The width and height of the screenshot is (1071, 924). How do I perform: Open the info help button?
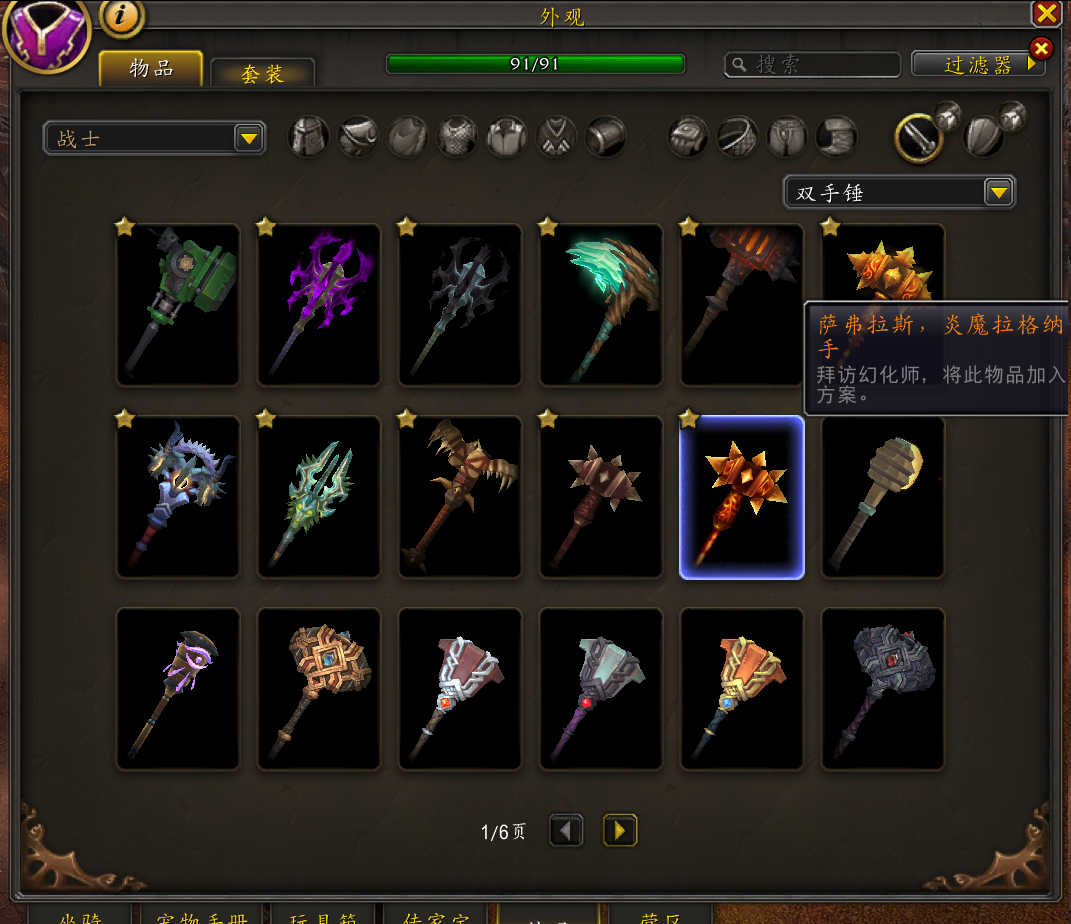coord(122,16)
